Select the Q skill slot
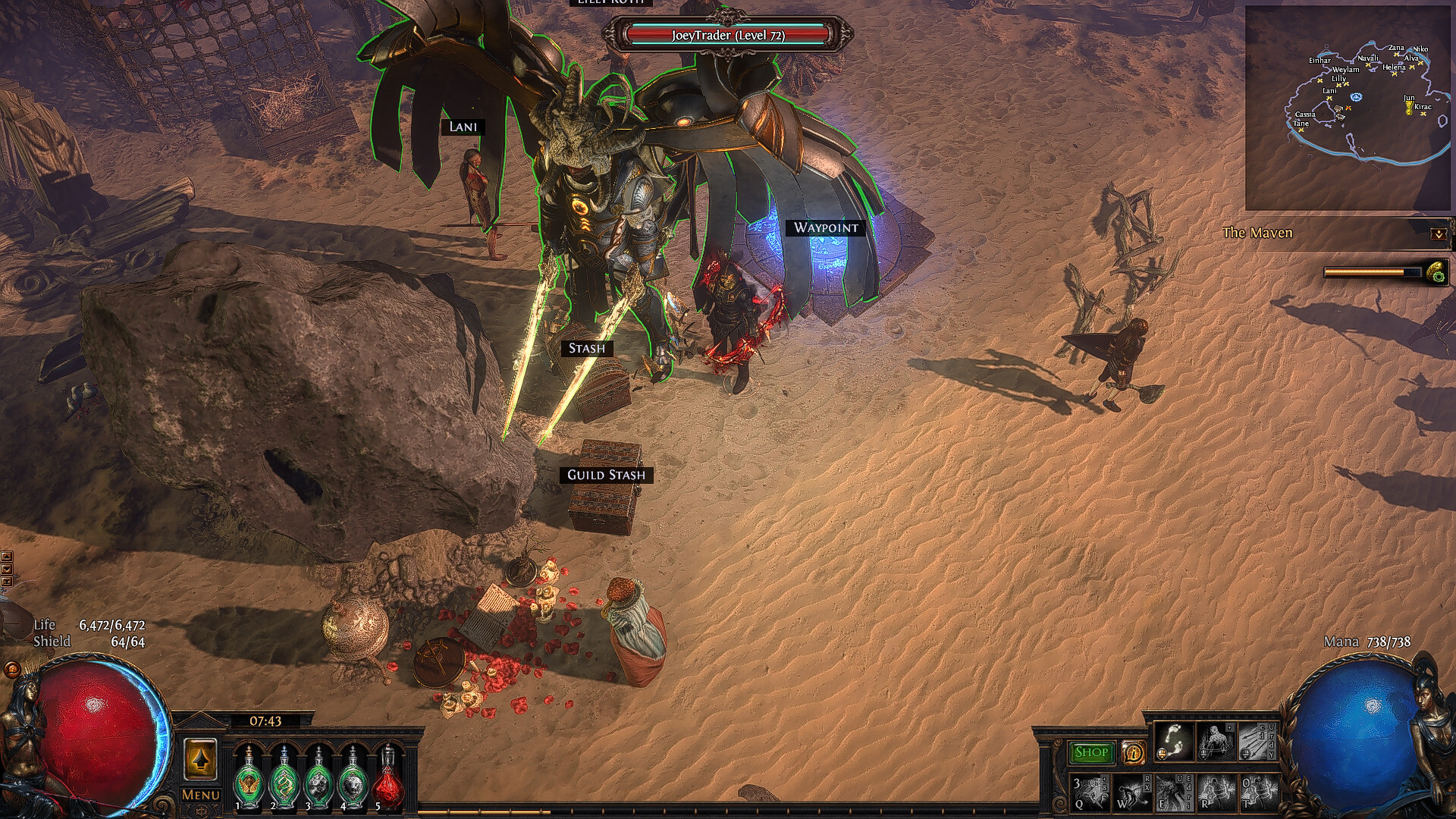The width and height of the screenshot is (1456, 819). [1089, 793]
